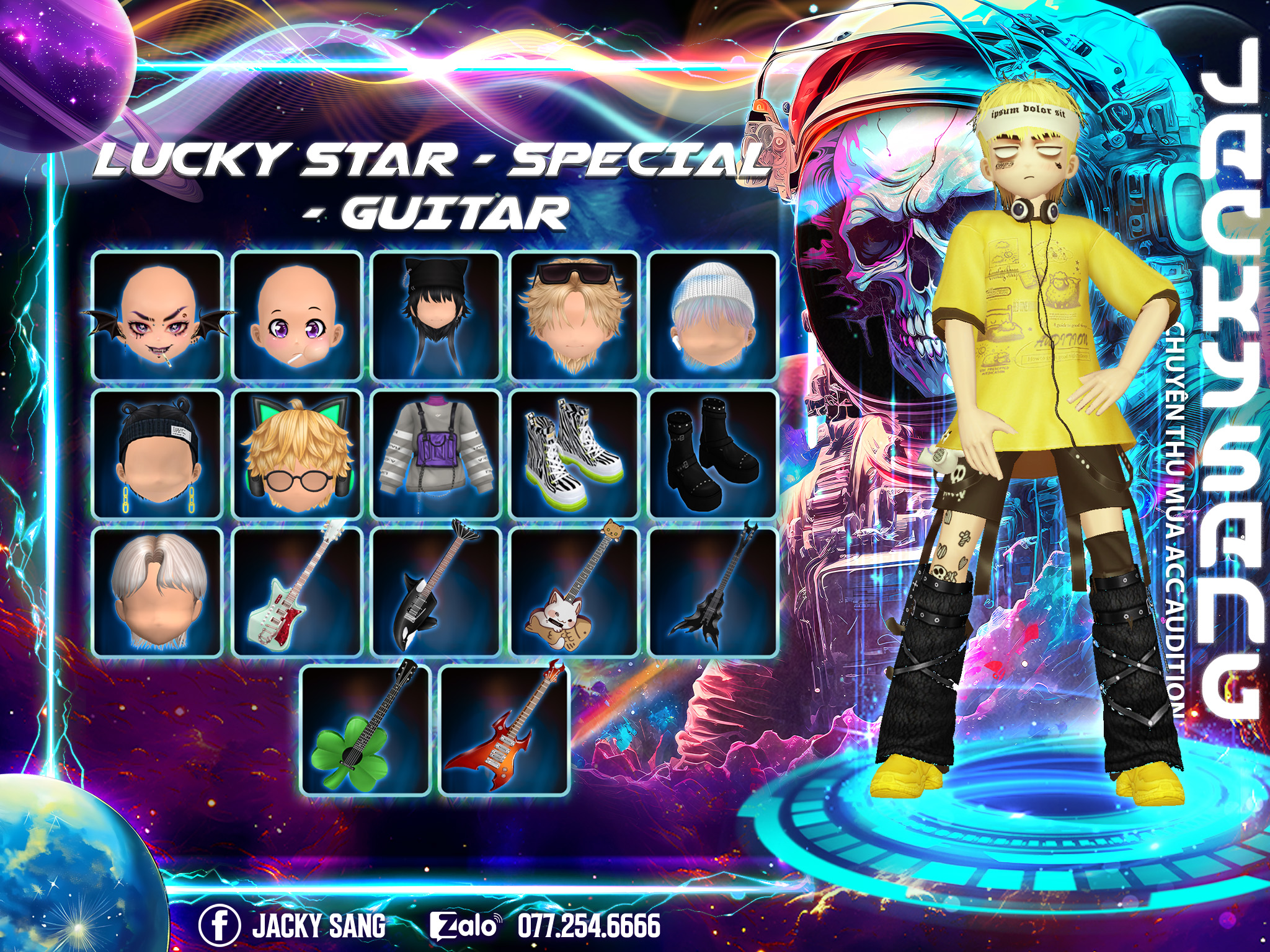Select the bat-winged demon face tile
This screenshot has width=1270, height=952.
(158, 316)
